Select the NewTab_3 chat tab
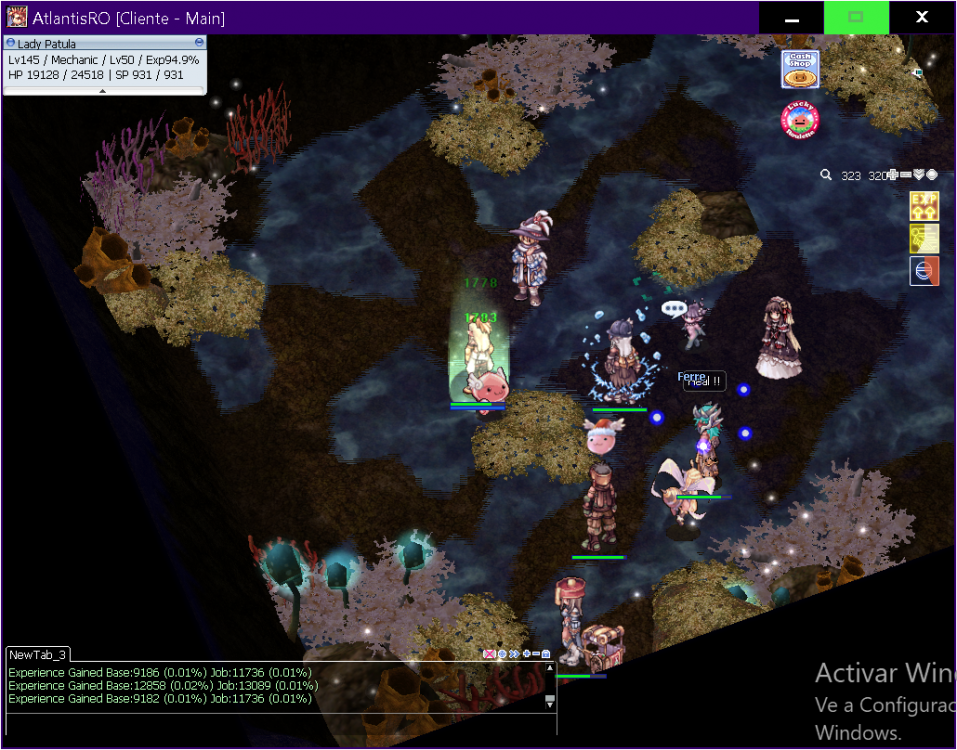The width and height of the screenshot is (957, 750). pos(38,654)
